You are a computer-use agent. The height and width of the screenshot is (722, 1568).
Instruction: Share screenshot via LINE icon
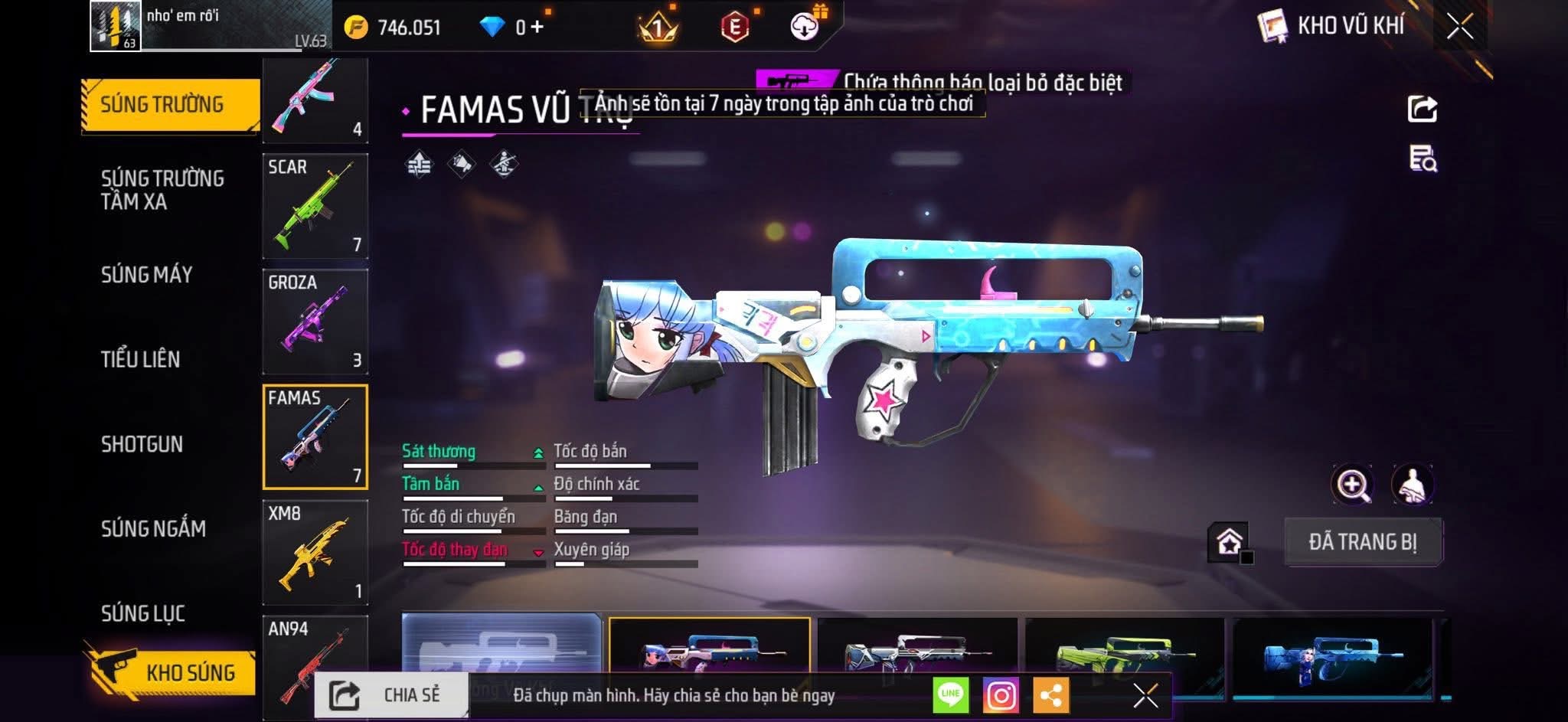tap(950, 695)
